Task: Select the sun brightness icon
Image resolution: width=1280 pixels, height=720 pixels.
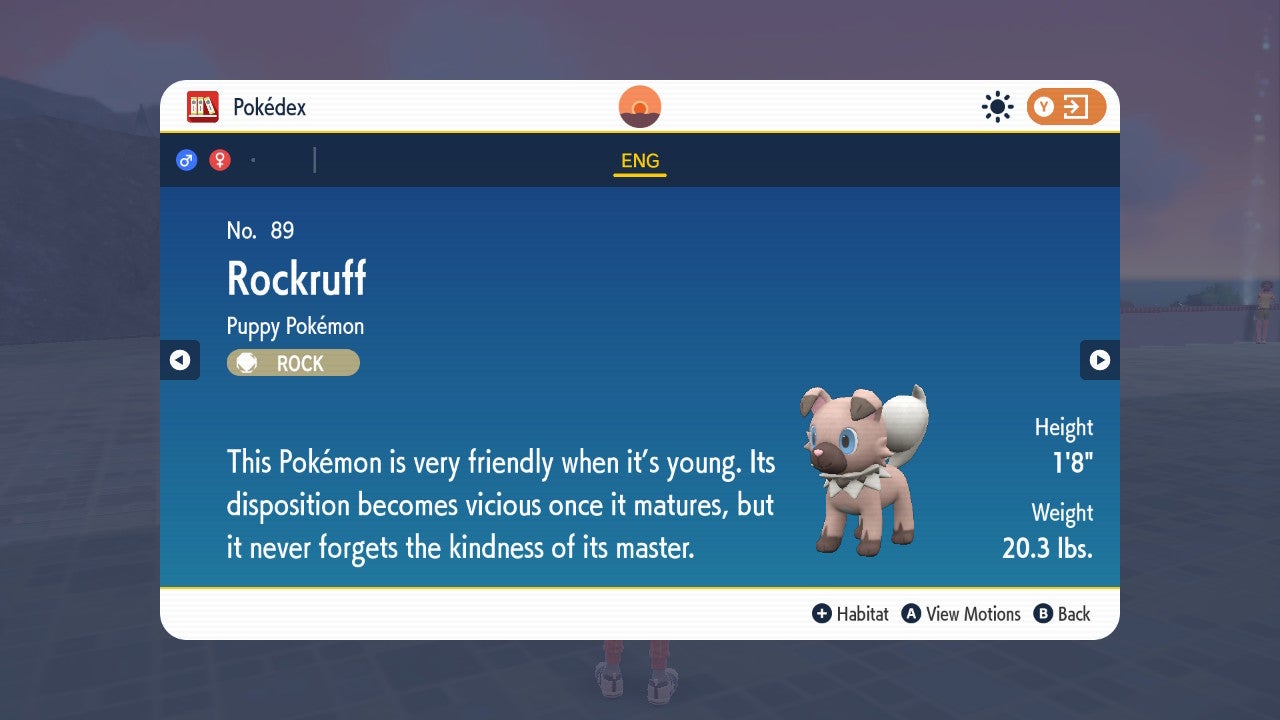Action: click(x=997, y=106)
